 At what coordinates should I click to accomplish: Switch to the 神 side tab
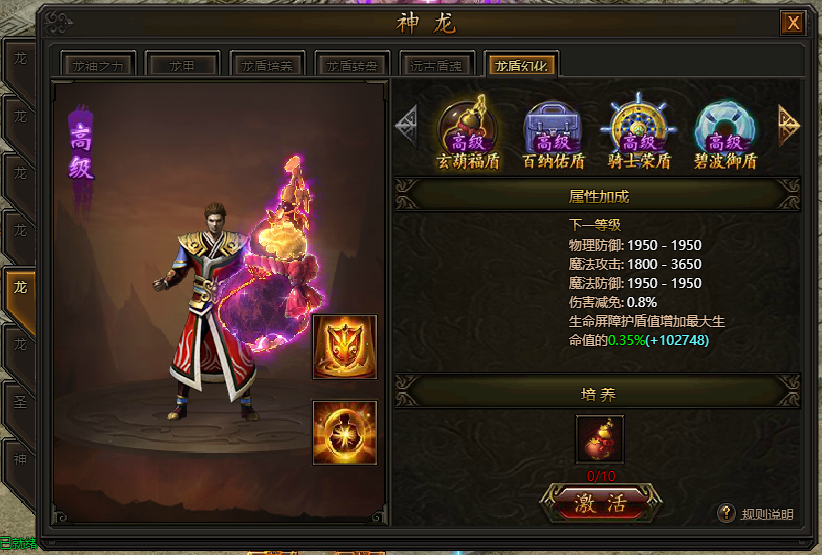point(20,460)
